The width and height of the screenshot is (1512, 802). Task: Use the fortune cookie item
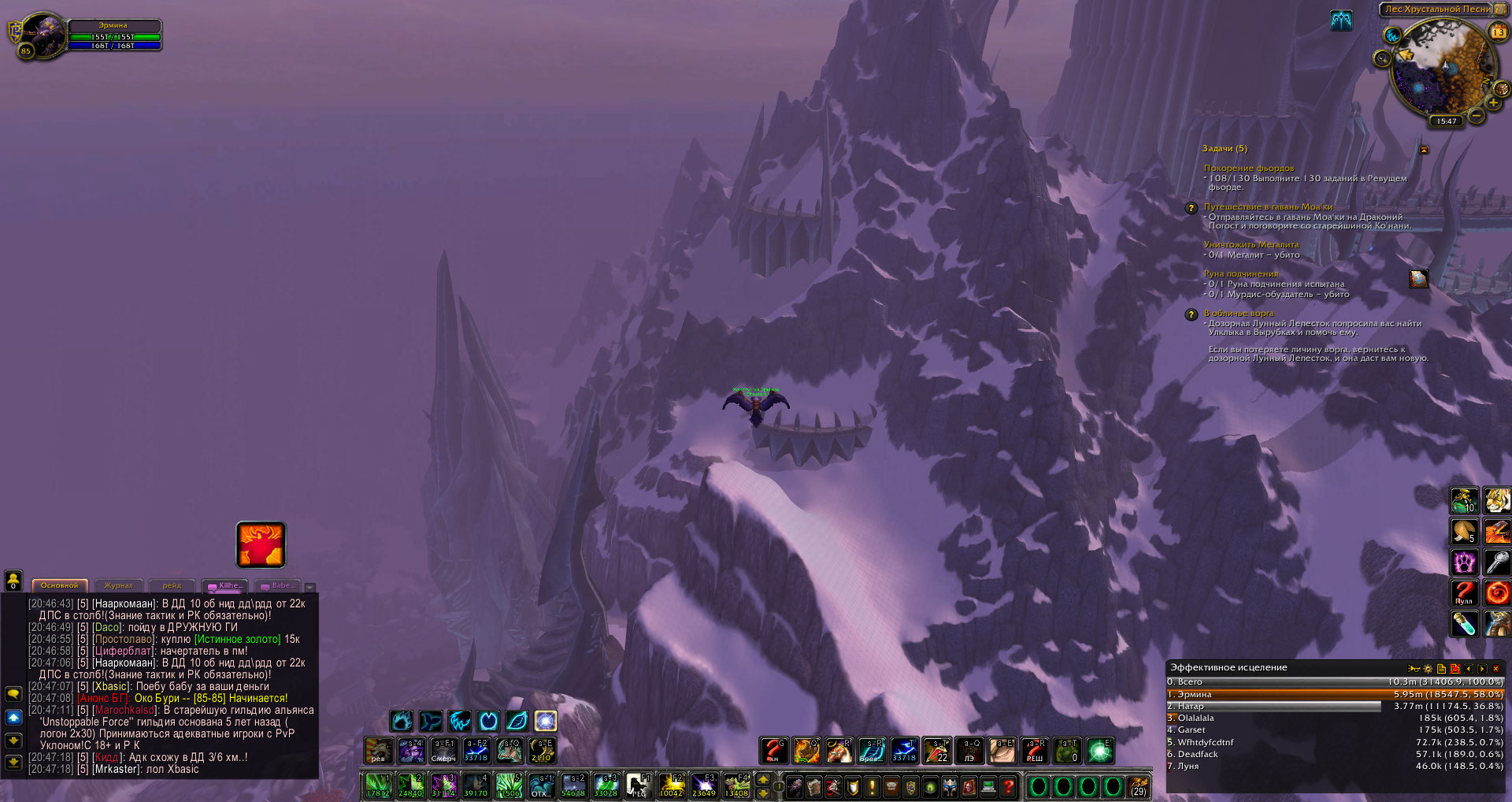point(1464,531)
